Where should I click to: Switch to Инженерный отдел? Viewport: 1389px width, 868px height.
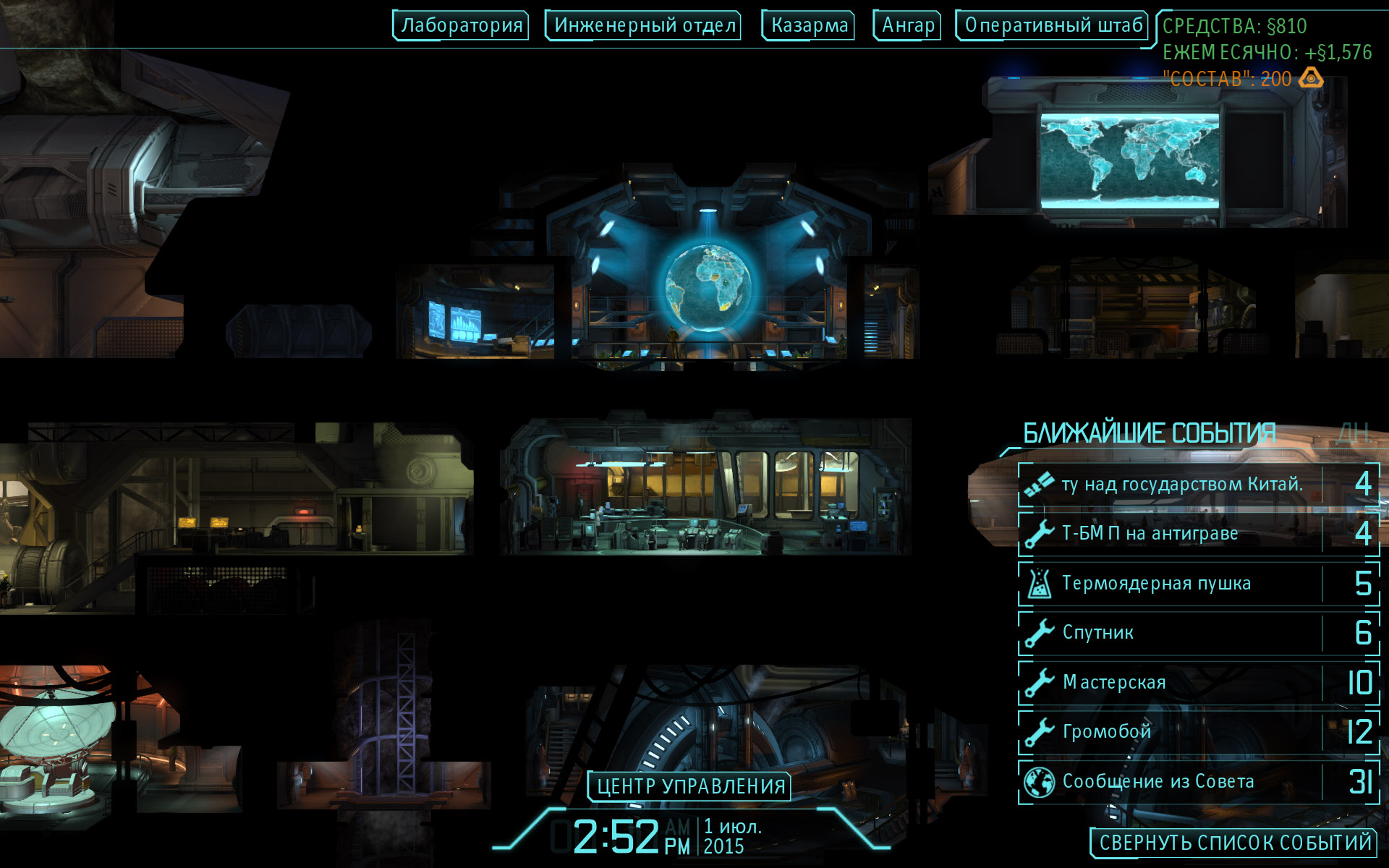pyautogui.click(x=644, y=25)
